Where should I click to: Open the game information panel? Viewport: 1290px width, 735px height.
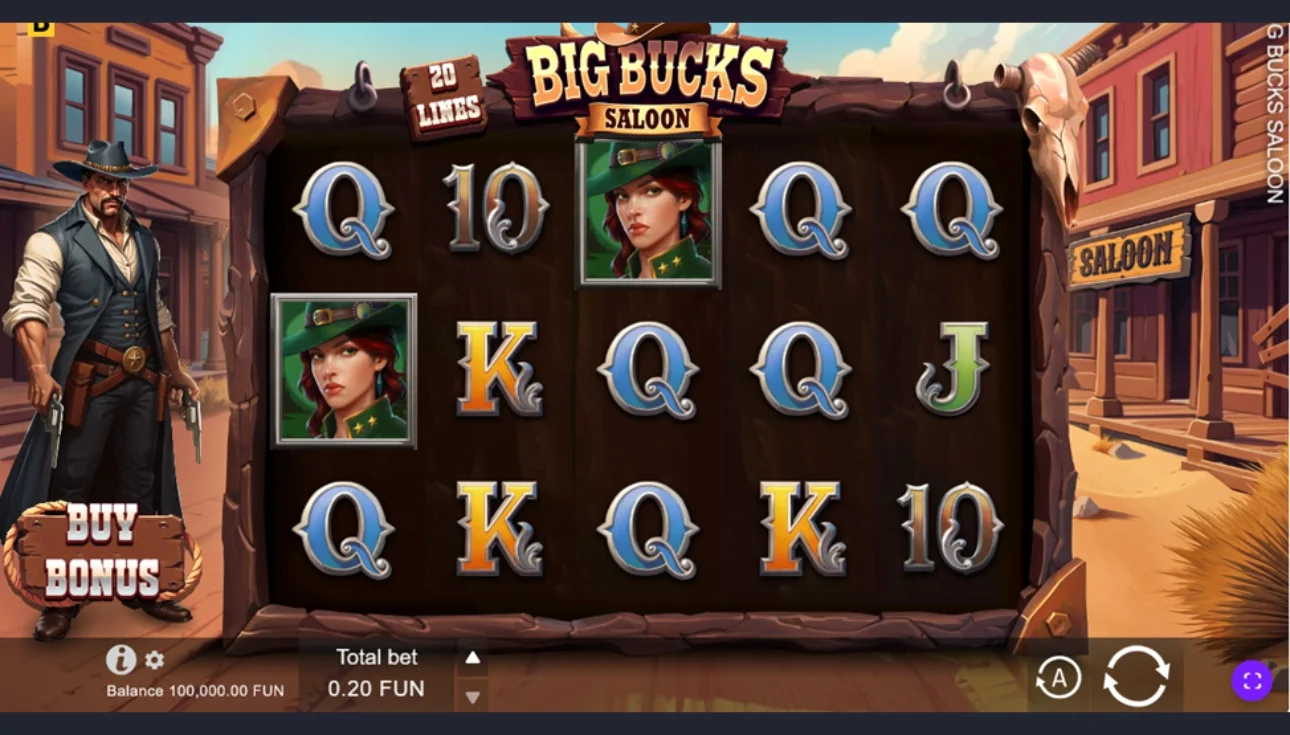[122, 659]
